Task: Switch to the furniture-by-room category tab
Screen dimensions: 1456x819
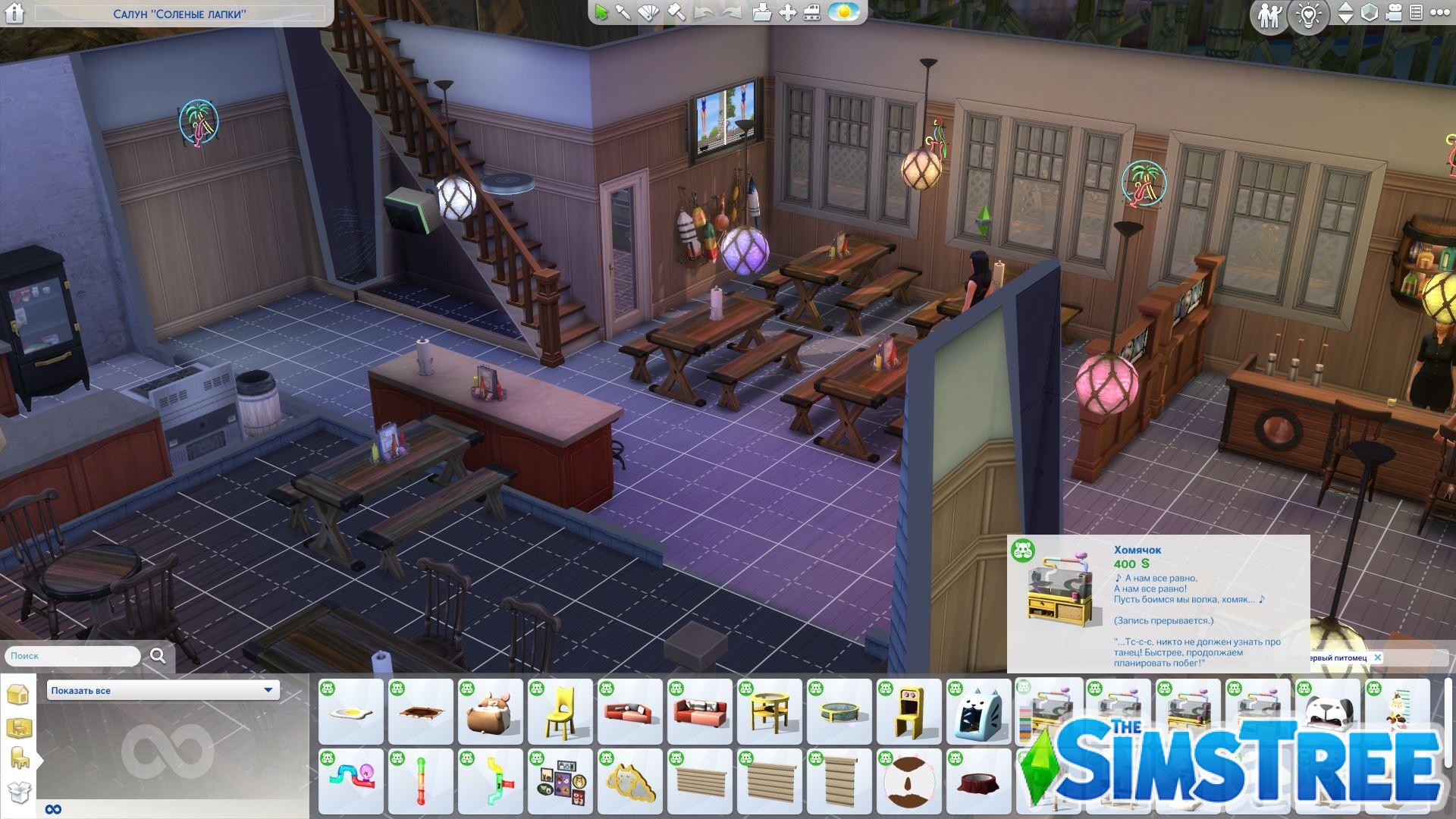Action: point(20,727)
